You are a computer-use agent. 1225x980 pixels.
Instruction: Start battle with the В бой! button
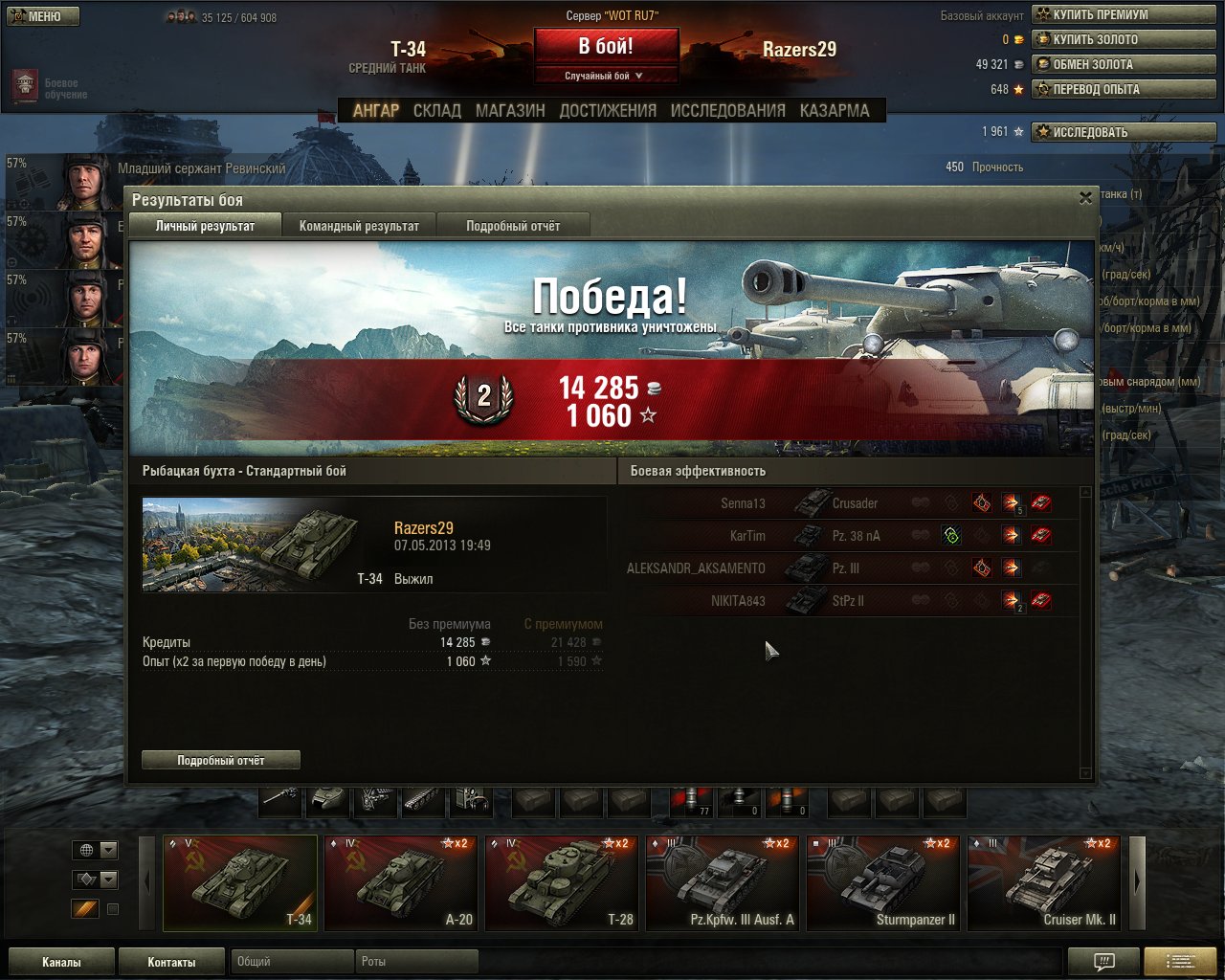606,46
